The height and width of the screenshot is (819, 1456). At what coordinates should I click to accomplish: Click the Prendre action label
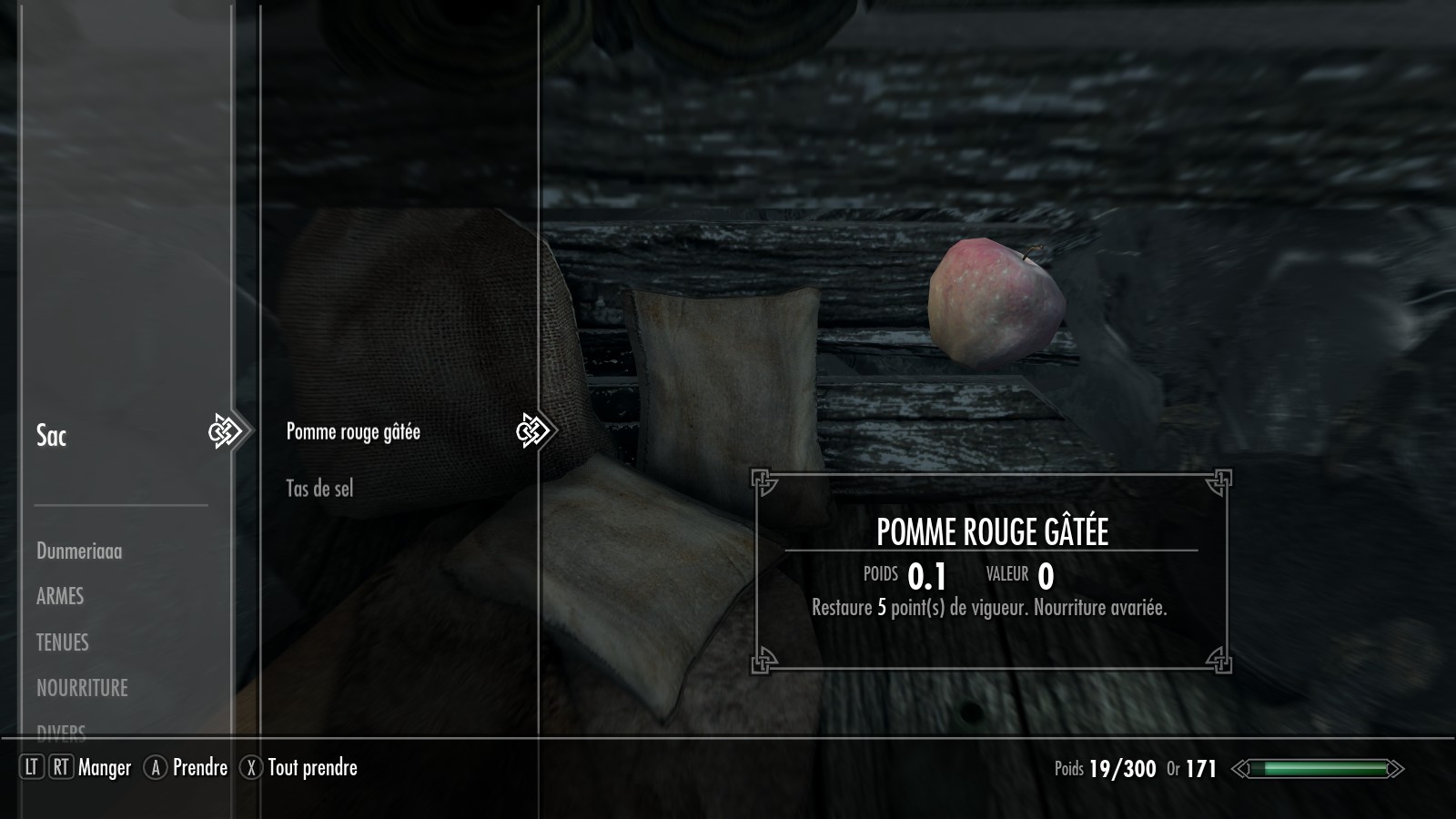coord(200,768)
